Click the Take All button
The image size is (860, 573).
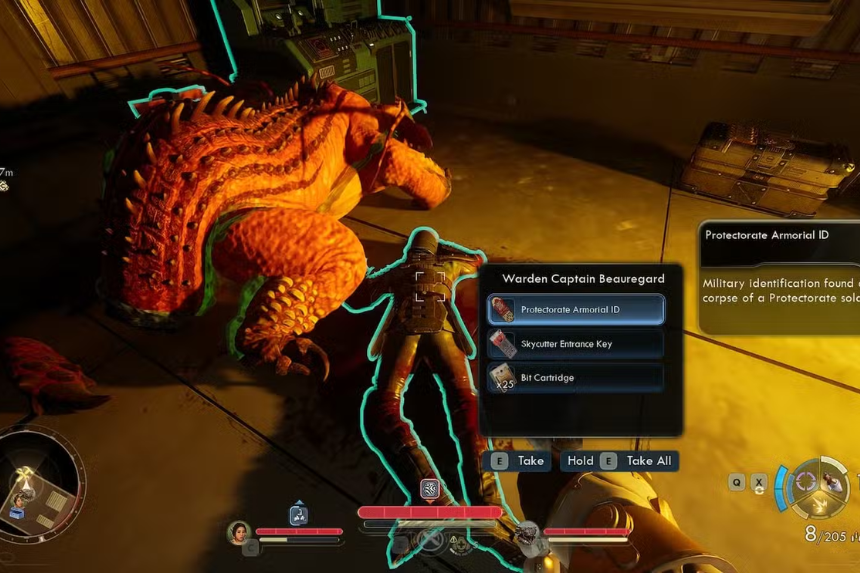(620, 461)
